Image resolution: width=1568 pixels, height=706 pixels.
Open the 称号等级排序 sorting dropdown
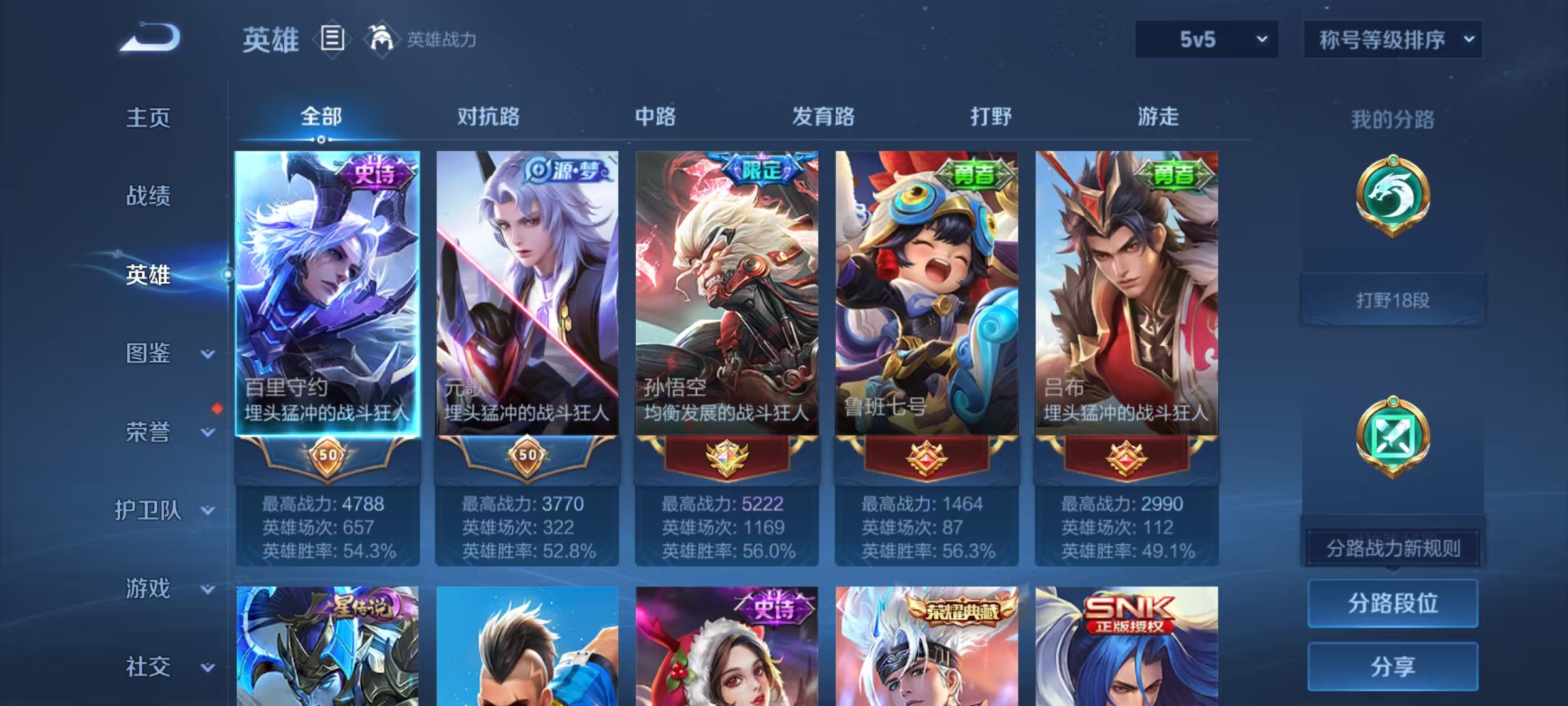(1393, 39)
